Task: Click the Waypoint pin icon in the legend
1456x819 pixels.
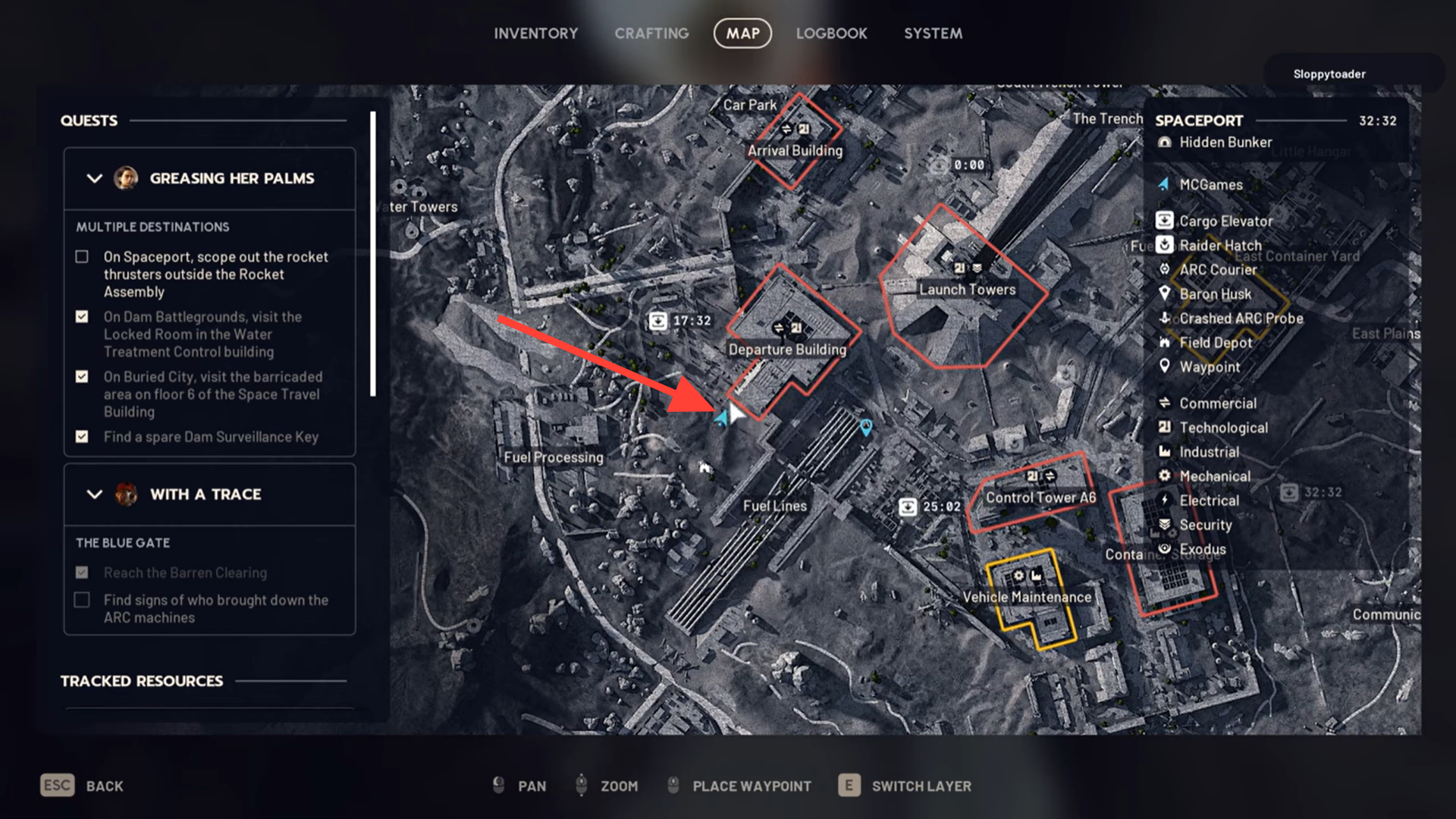Action: pyautogui.click(x=1166, y=366)
